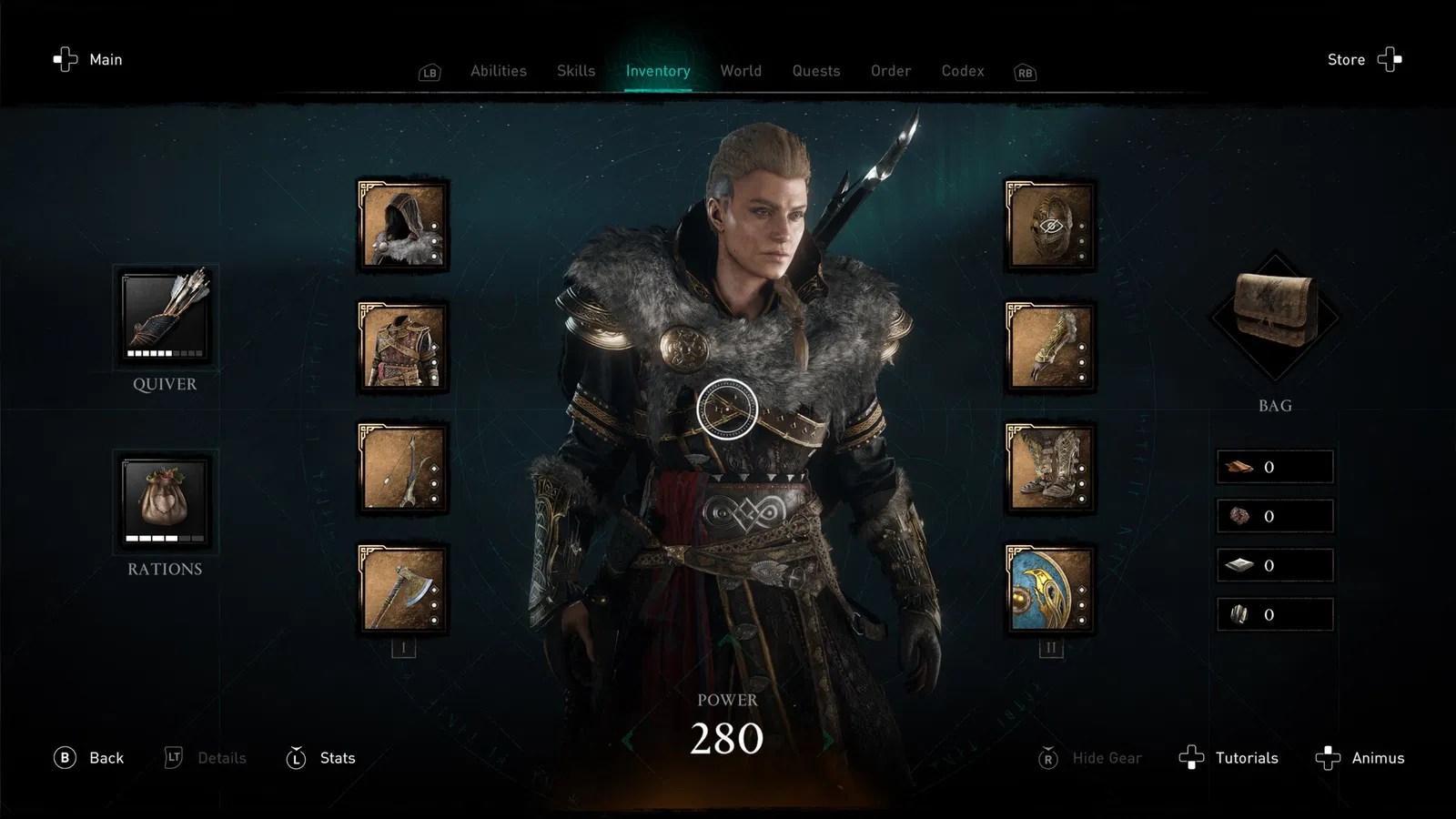Select the hood gear slot
This screenshot has width=1456, height=819.
point(403,225)
